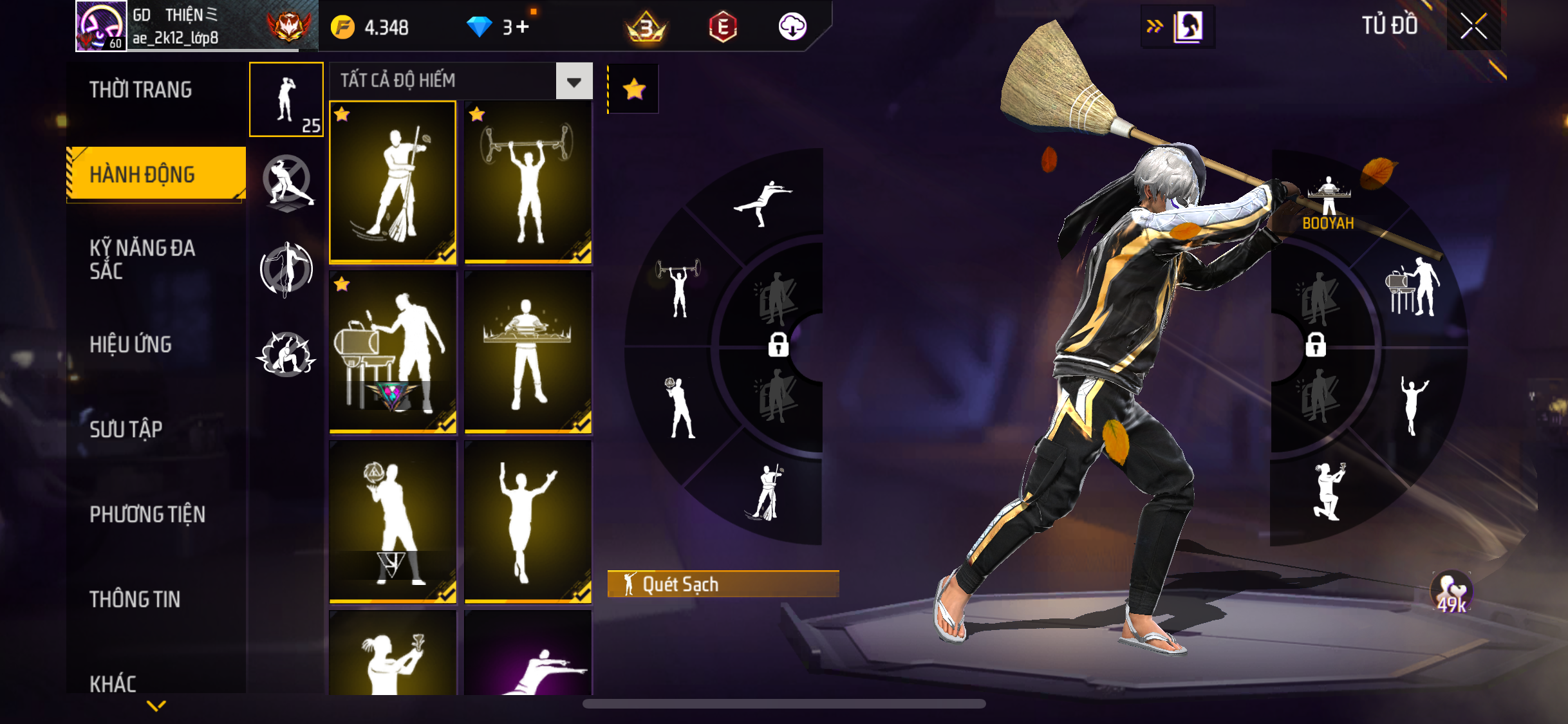Open the cloud download icon
This screenshot has height=724, width=1568.
792,27
